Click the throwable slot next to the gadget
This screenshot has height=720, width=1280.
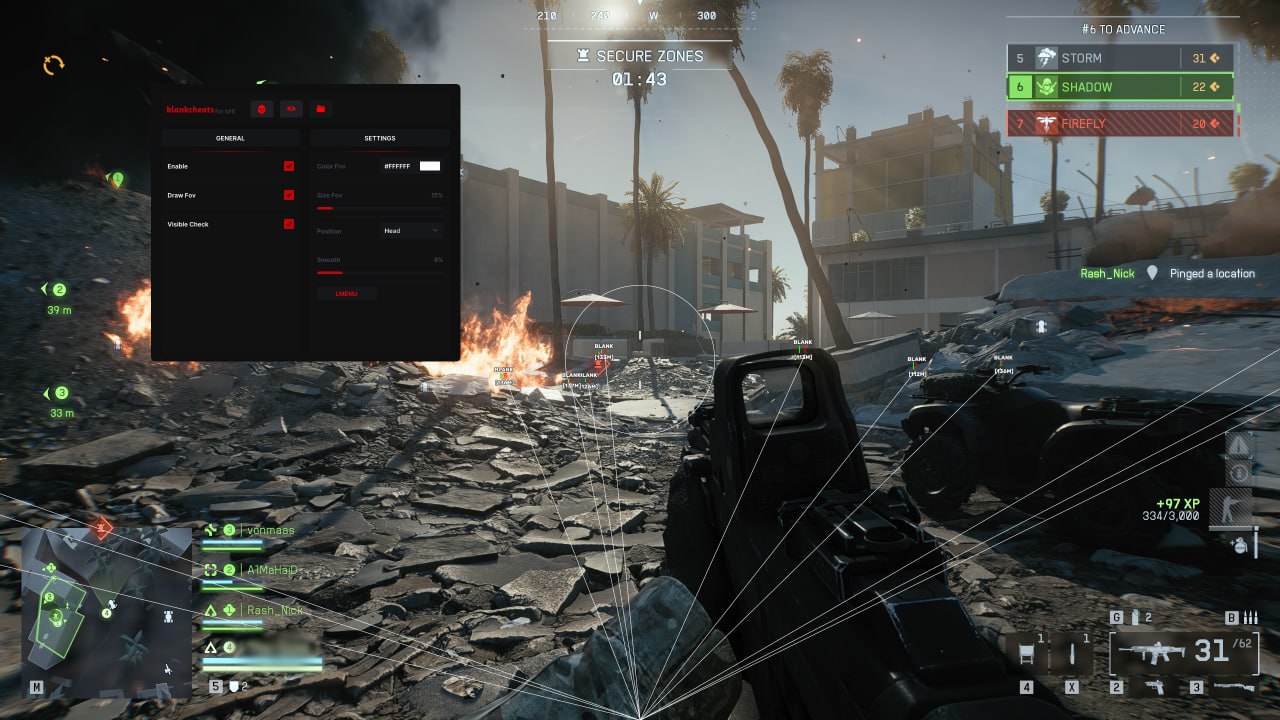tap(1073, 653)
